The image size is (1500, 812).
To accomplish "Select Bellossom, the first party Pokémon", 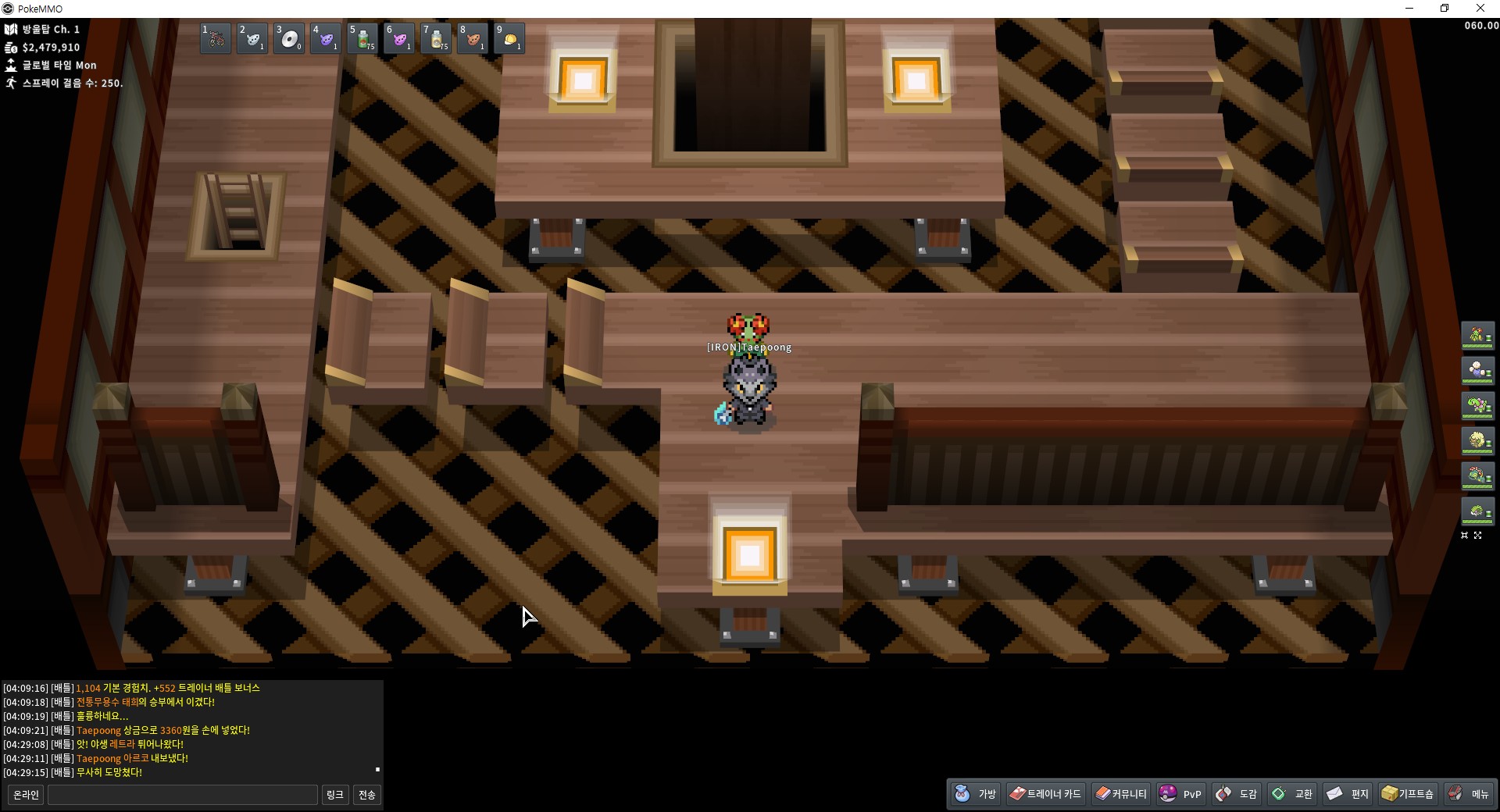I will pos(1477,336).
